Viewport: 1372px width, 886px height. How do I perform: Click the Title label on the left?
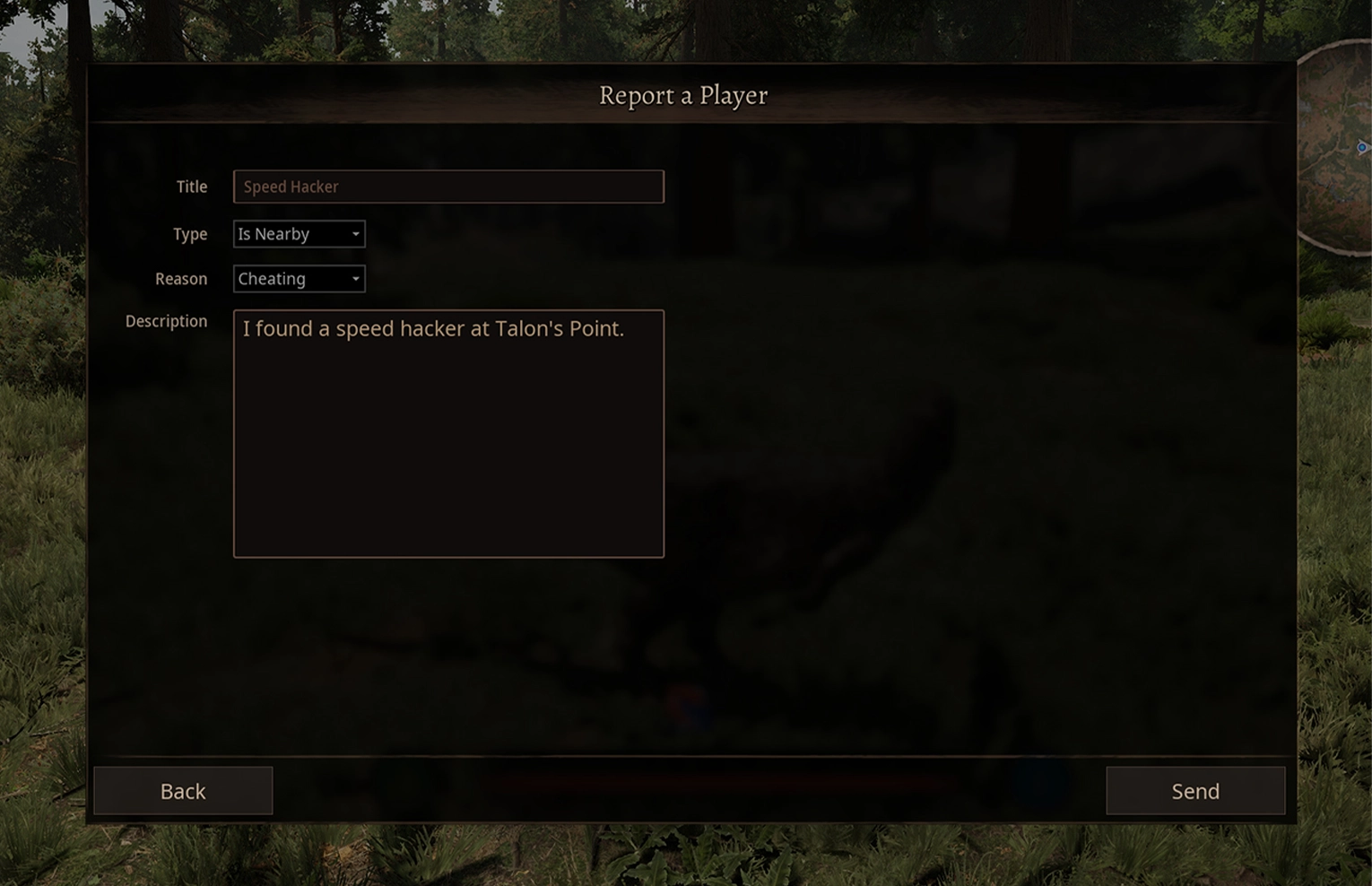pyautogui.click(x=191, y=187)
